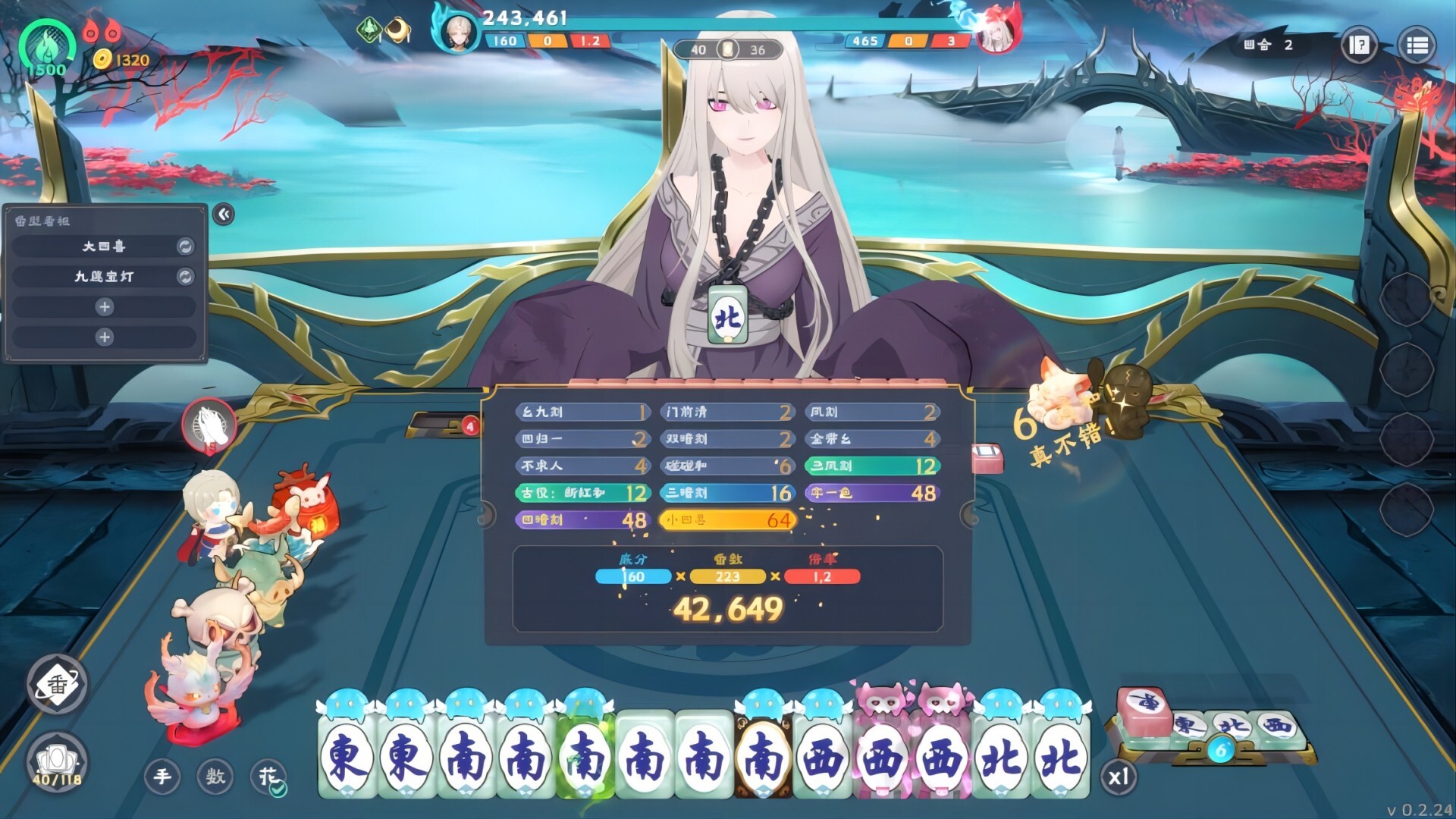1456x819 pixels.
Task: Toggle the 数 count display option
Action: click(216, 778)
